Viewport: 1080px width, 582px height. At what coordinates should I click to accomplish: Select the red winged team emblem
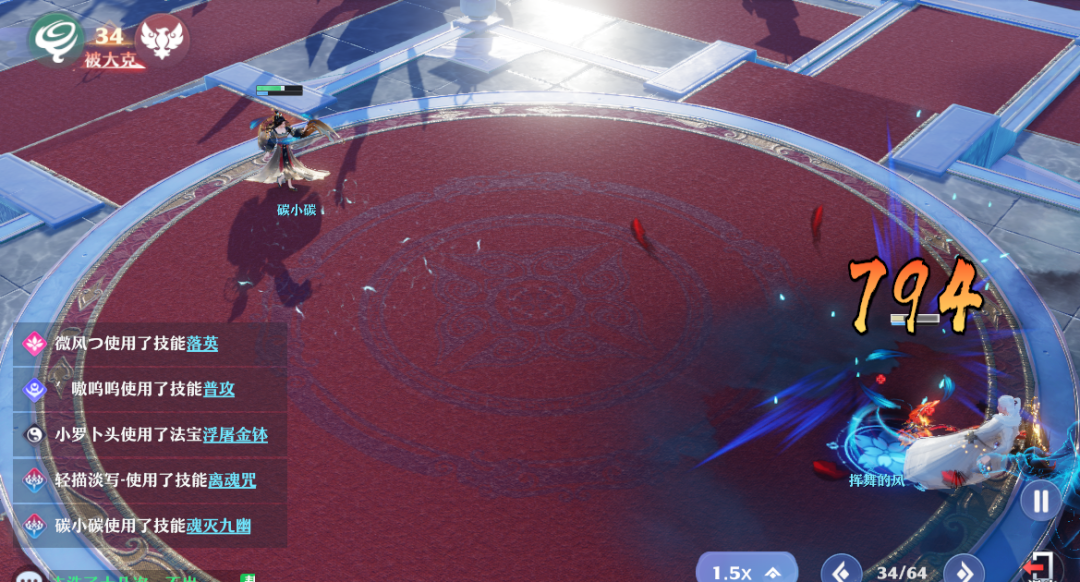pyautogui.click(x=161, y=38)
